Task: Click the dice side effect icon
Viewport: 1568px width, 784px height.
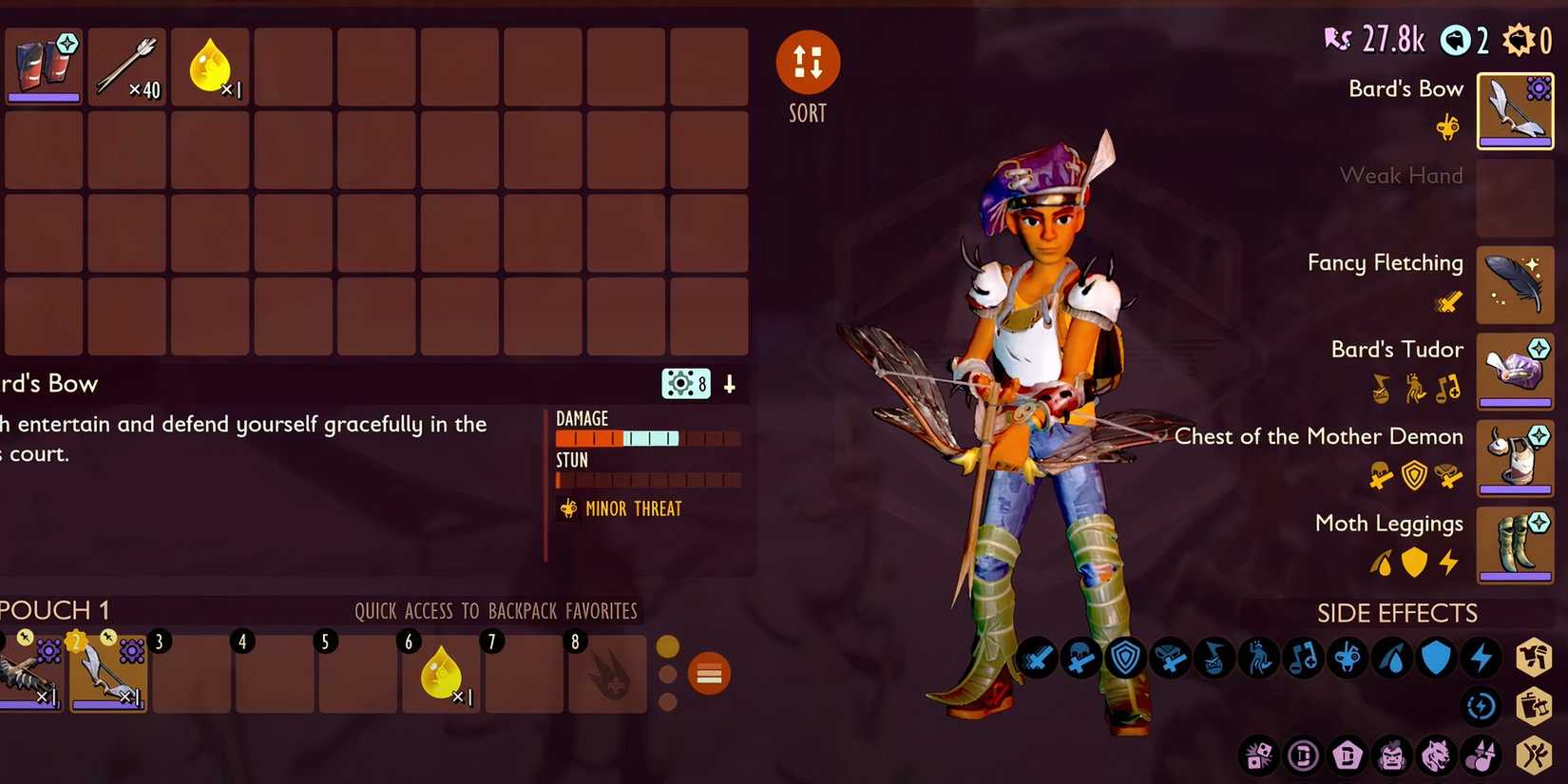Action: [1260, 755]
